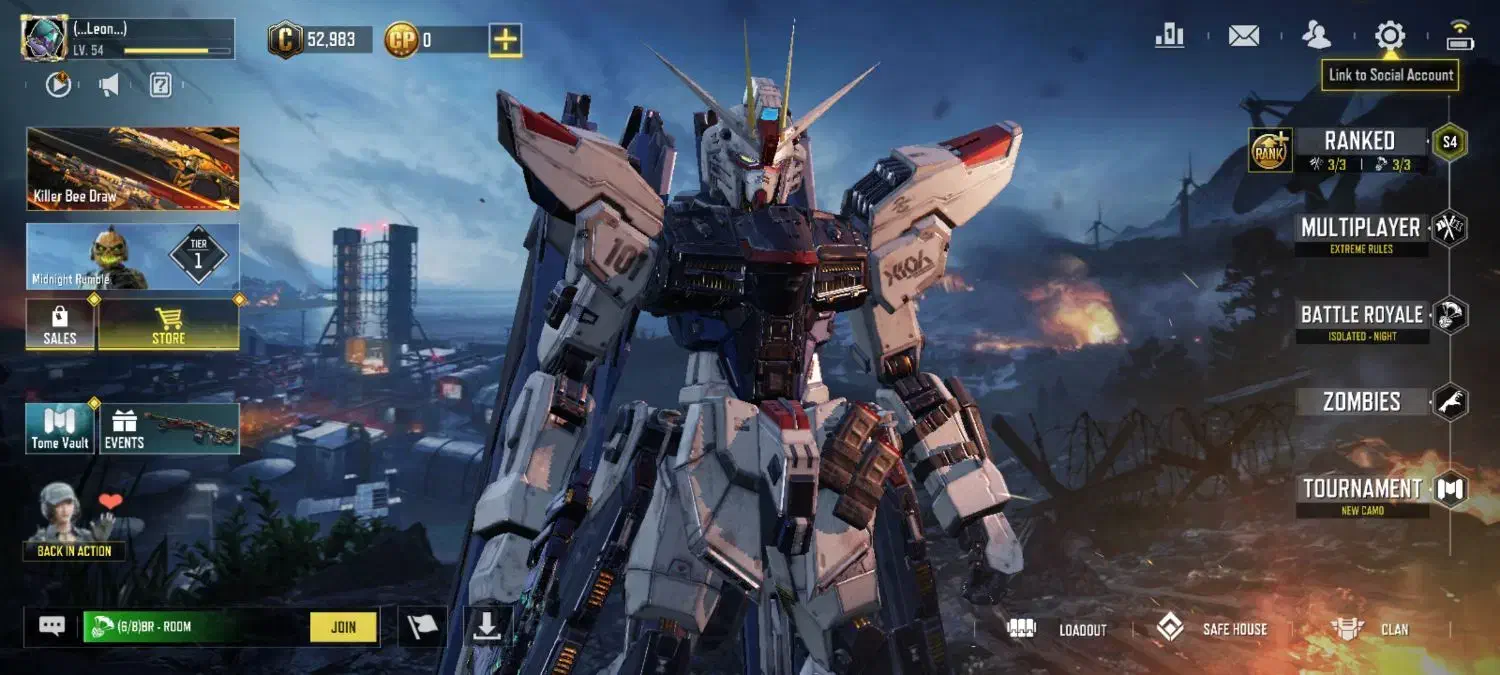
Task: View current Events
Action: pos(168,428)
